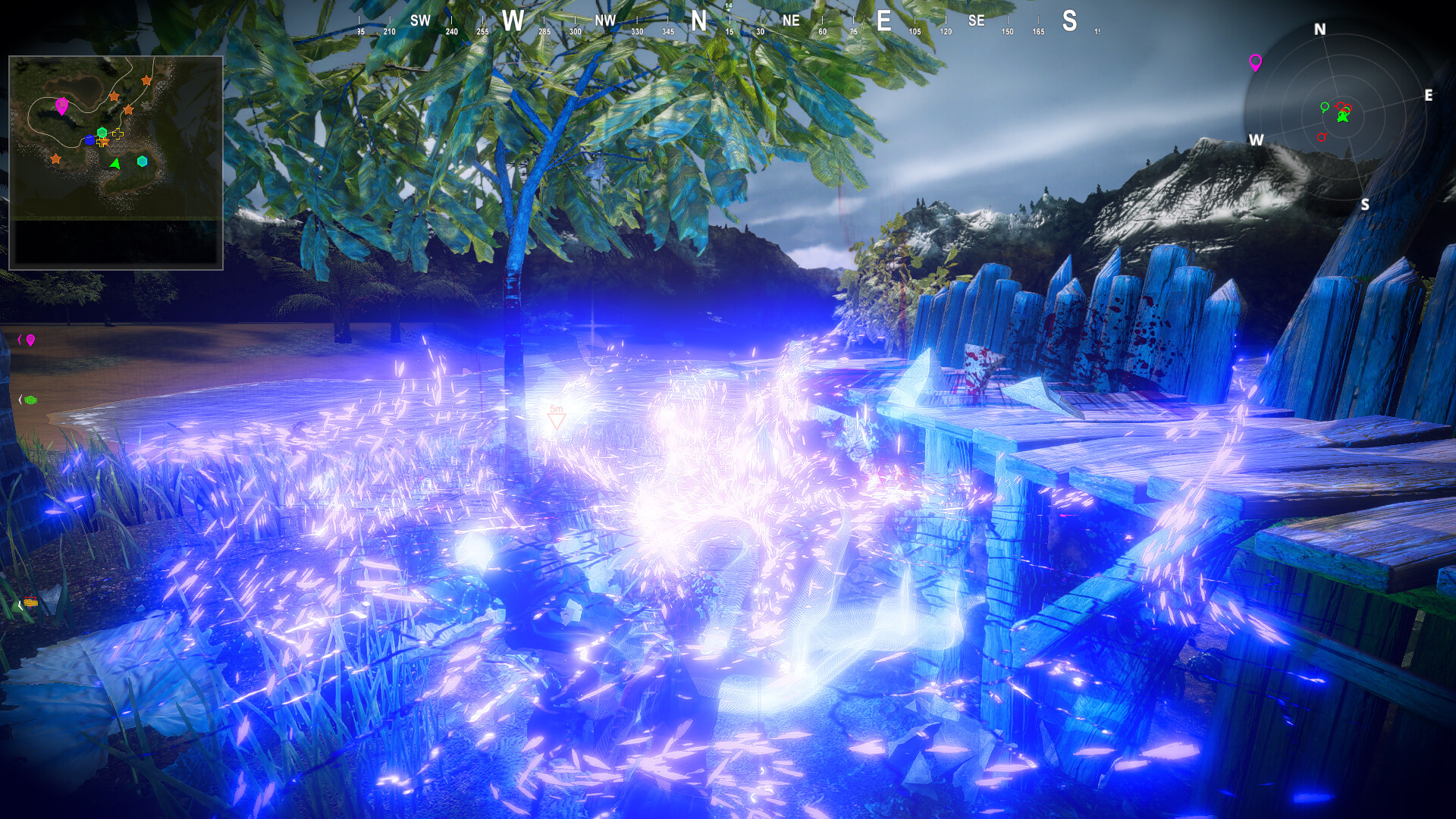This screenshot has height=819, width=1456.
Task: Select the green player arrow on the minimap
Action: tap(115, 165)
